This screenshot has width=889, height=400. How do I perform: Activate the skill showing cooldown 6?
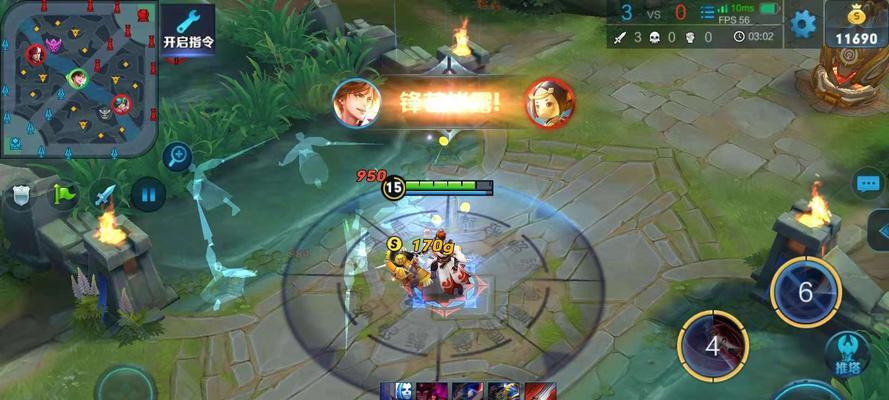point(805,291)
